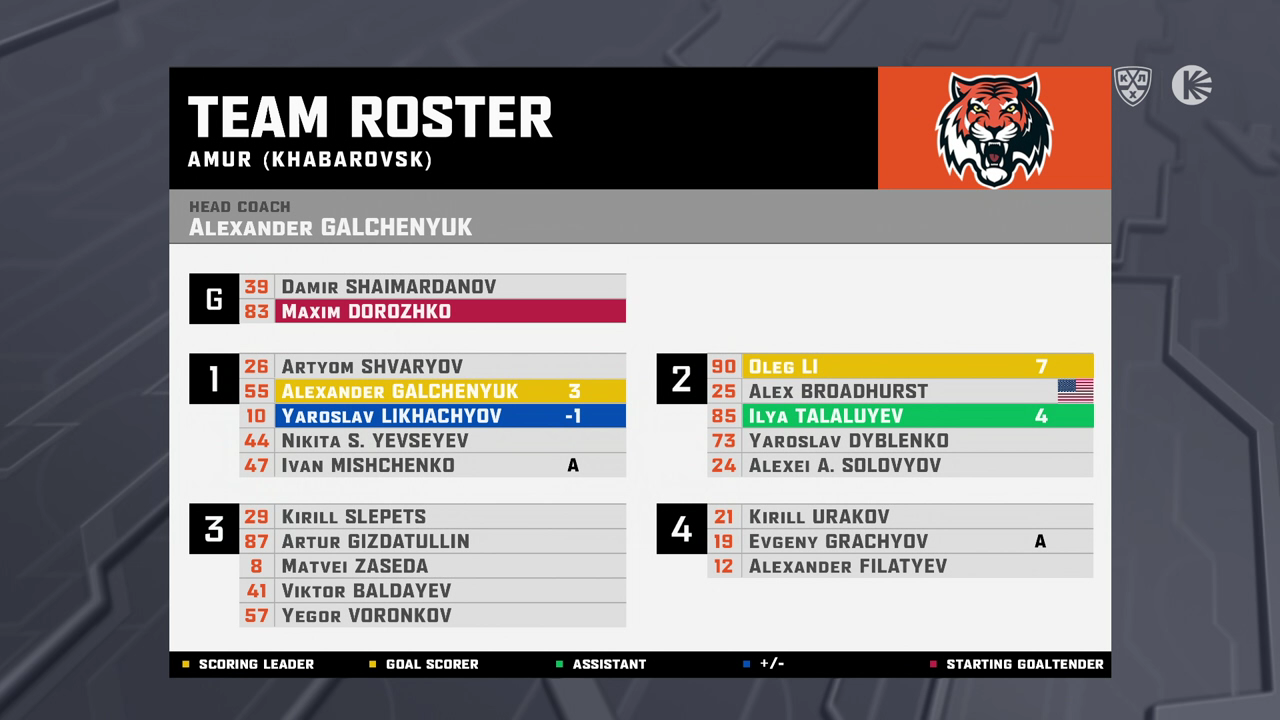Choose starting goaltender Maxim Dorozhko
The image size is (1280, 720).
pos(432,311)
